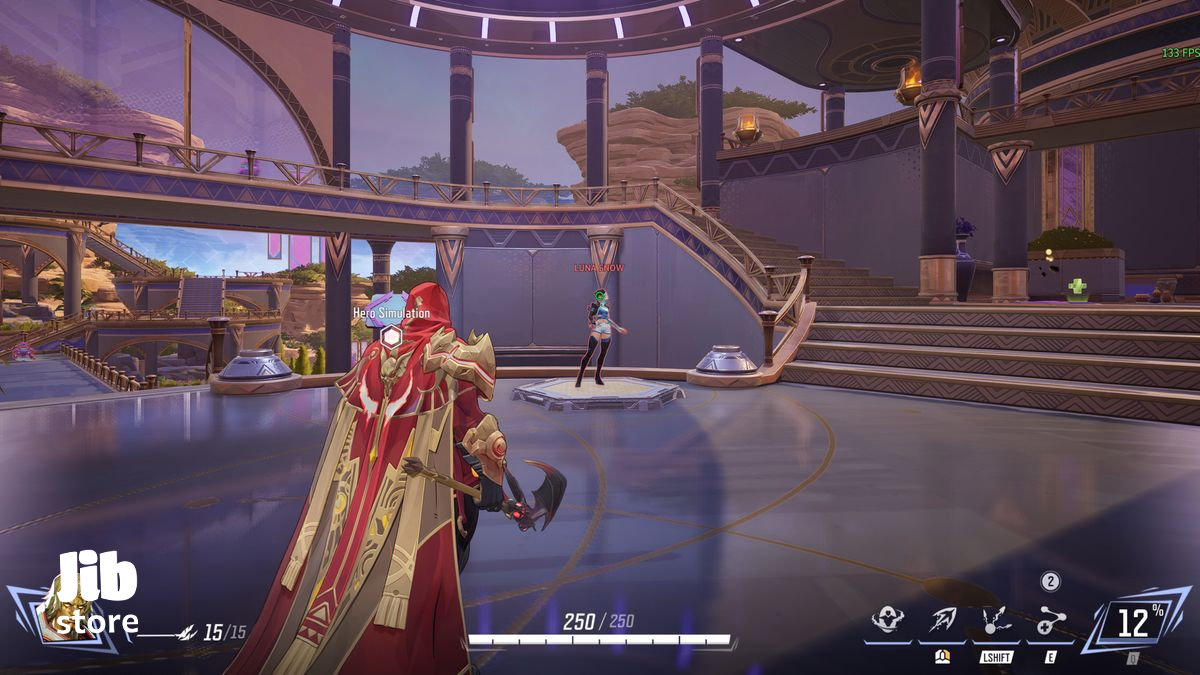This screenshot has height=675, width=1200.
Task: Activate the streaking arrow ability icon
Action: click(942, 620)
